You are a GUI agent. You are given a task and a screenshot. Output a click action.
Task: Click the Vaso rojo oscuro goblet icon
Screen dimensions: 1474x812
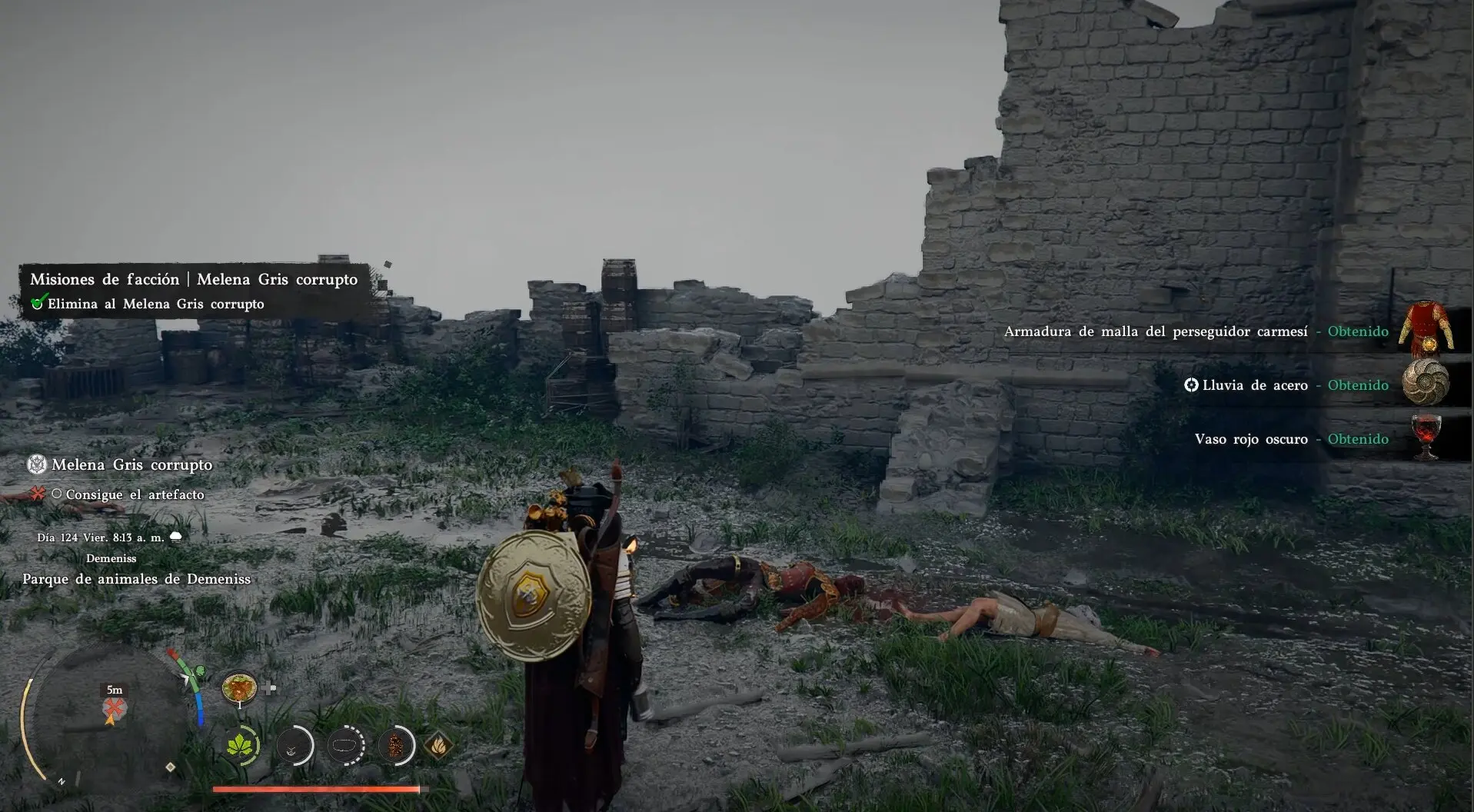(1426, 437)
